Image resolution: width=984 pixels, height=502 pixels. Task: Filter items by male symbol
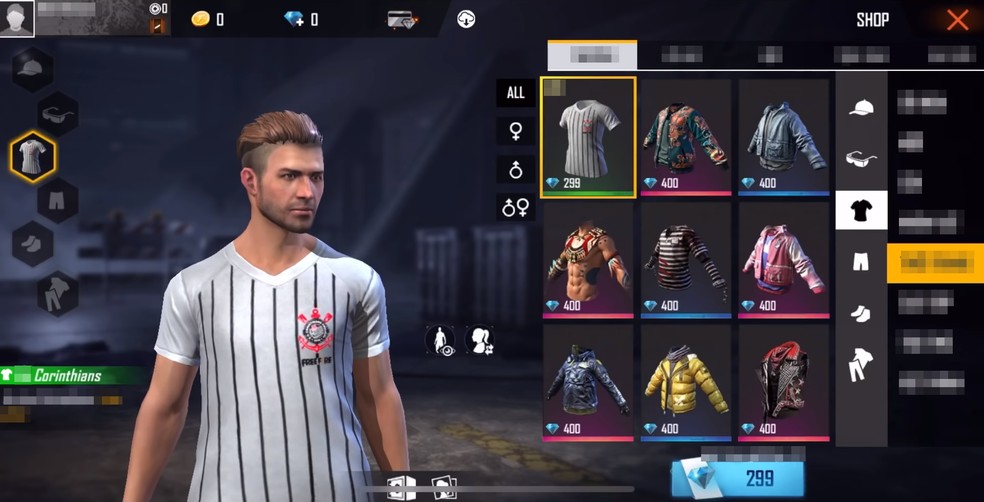point(515,169)
